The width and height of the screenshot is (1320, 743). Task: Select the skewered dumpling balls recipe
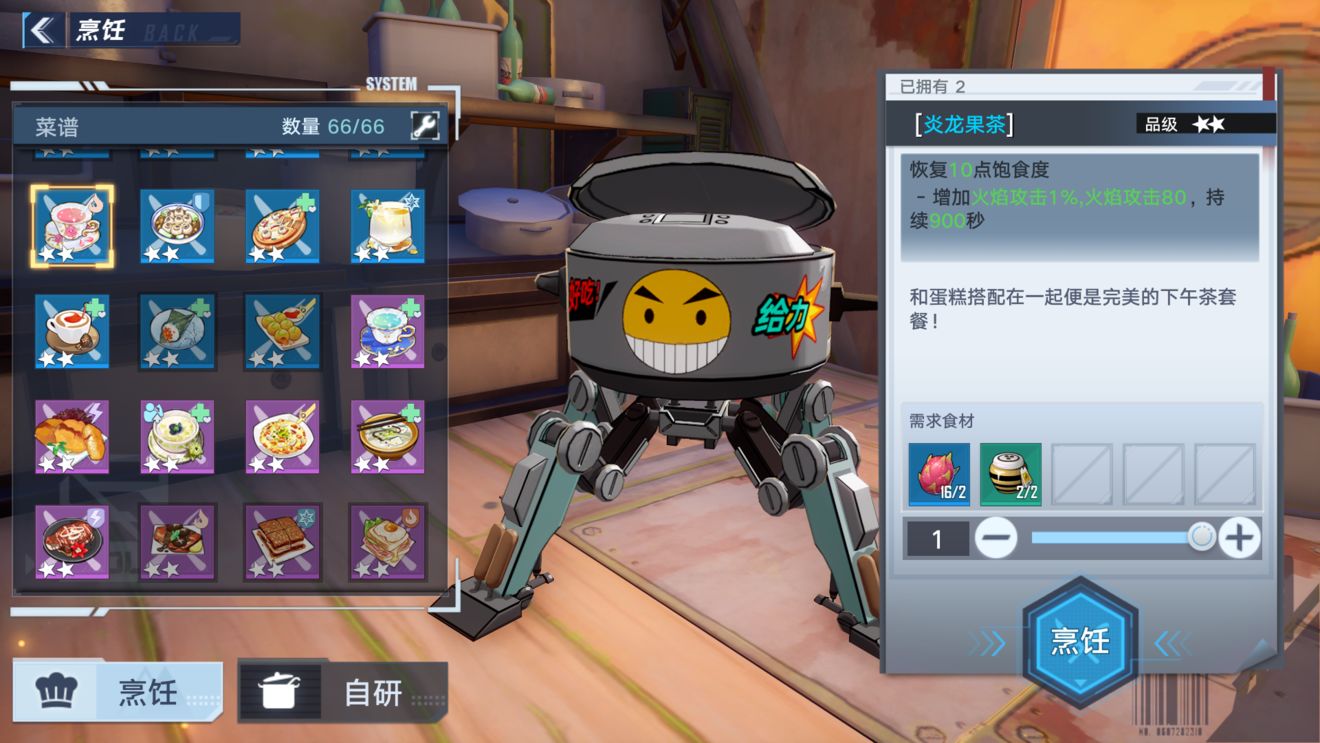[x=283, y=331]
